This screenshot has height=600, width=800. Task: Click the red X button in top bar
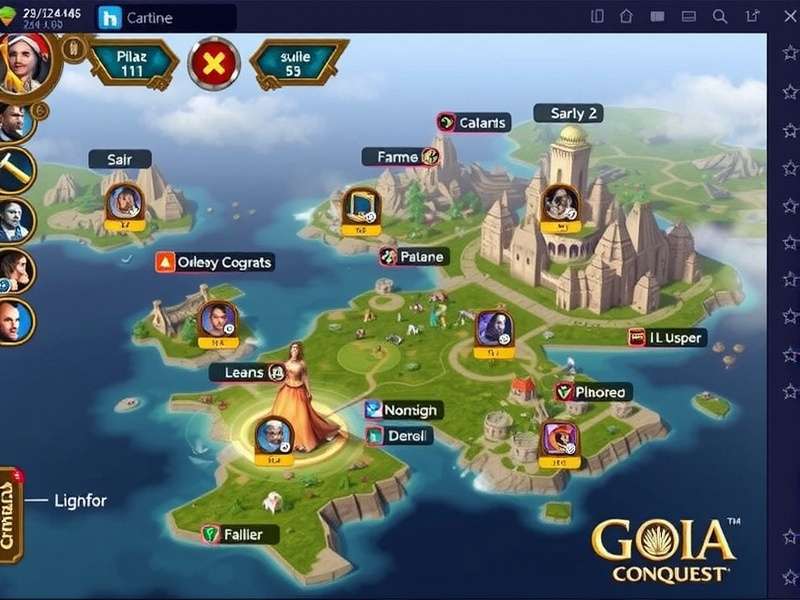click(214, 65)
